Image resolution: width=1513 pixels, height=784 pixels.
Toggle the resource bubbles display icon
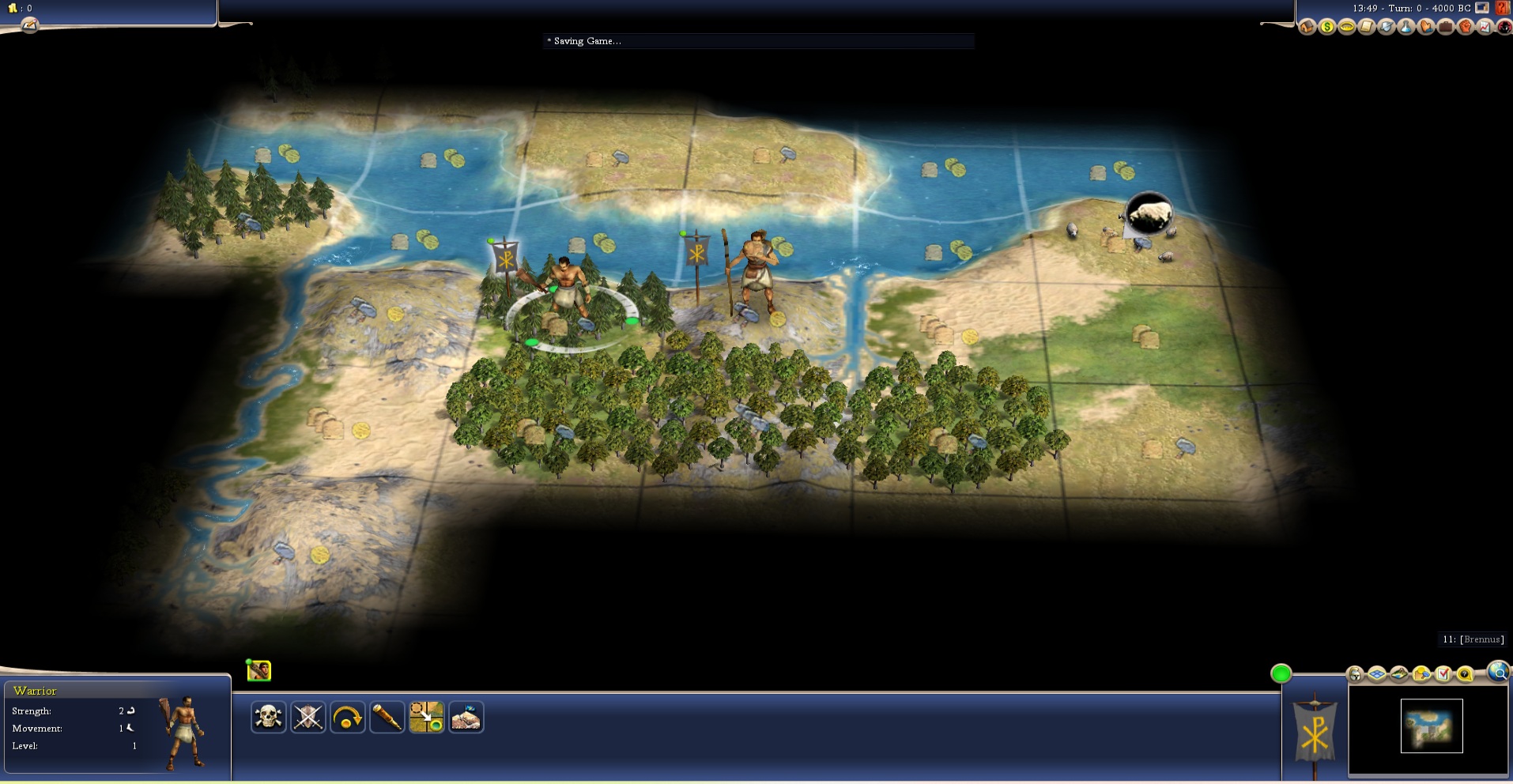[x=1421, y=674]
